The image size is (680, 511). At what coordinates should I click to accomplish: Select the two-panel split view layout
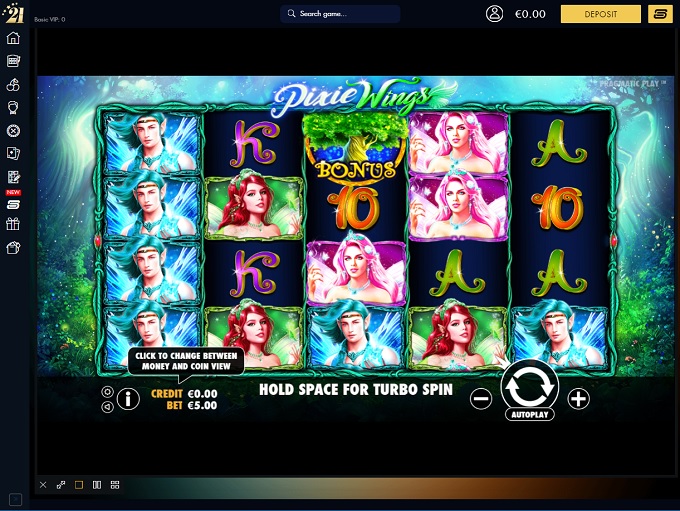point(97,485)
